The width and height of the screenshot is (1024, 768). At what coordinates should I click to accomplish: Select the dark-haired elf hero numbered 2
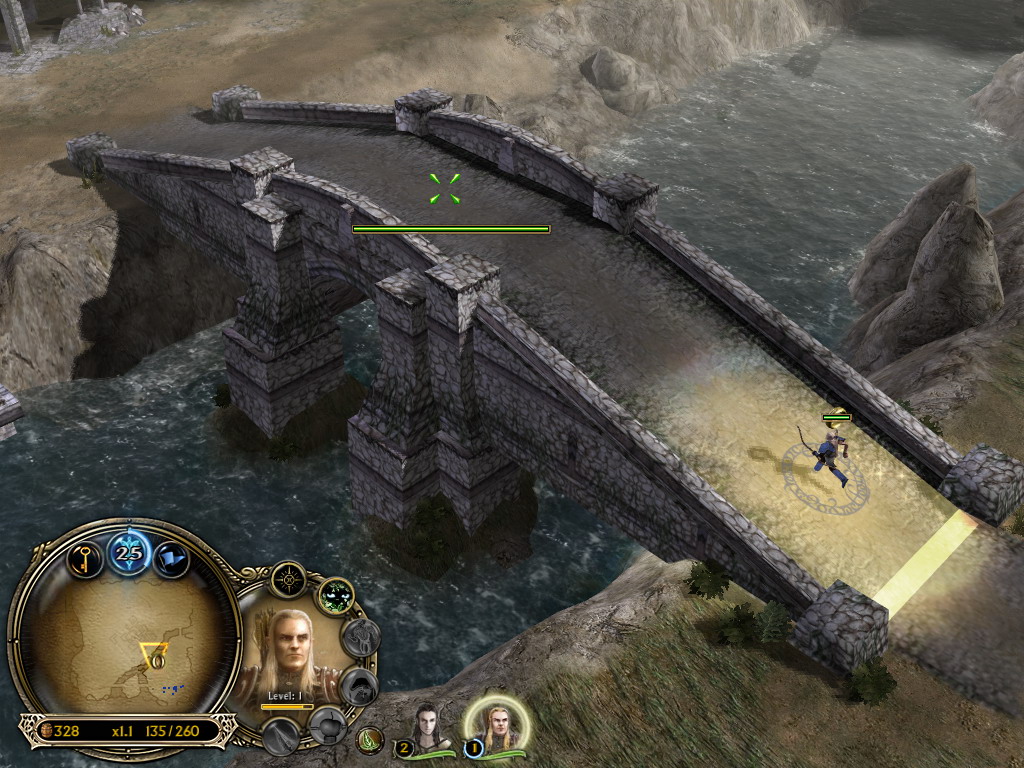click(428, 729)
